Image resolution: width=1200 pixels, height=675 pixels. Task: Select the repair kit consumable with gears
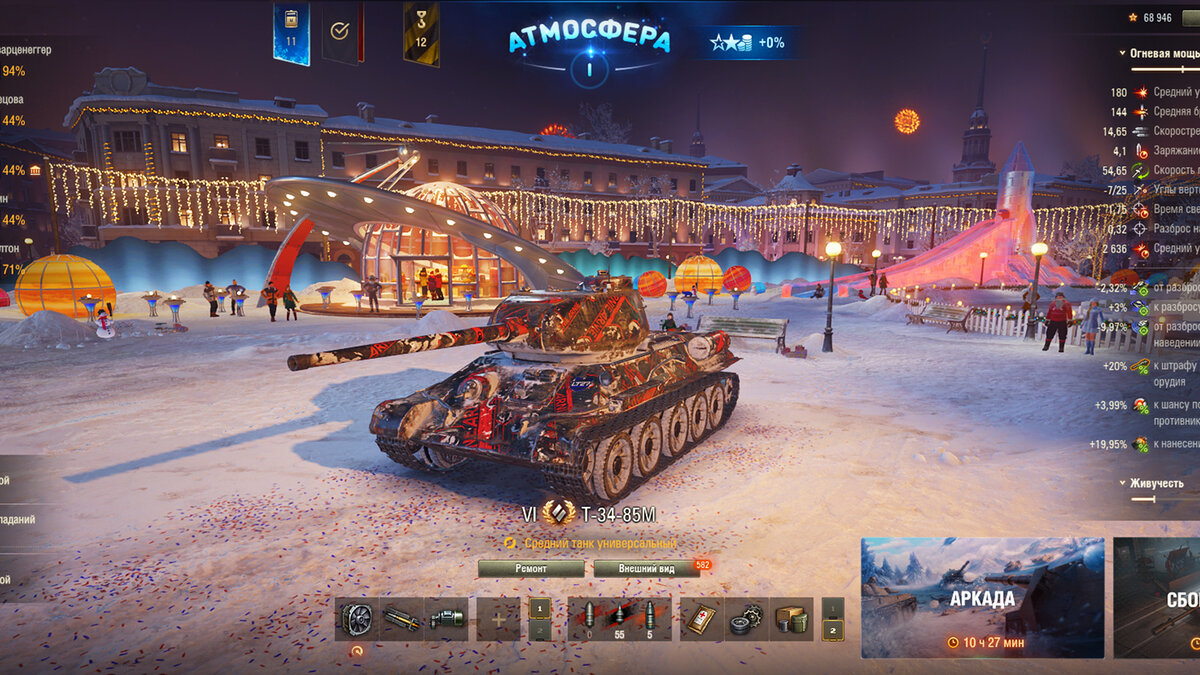click(x=745, y=619)
